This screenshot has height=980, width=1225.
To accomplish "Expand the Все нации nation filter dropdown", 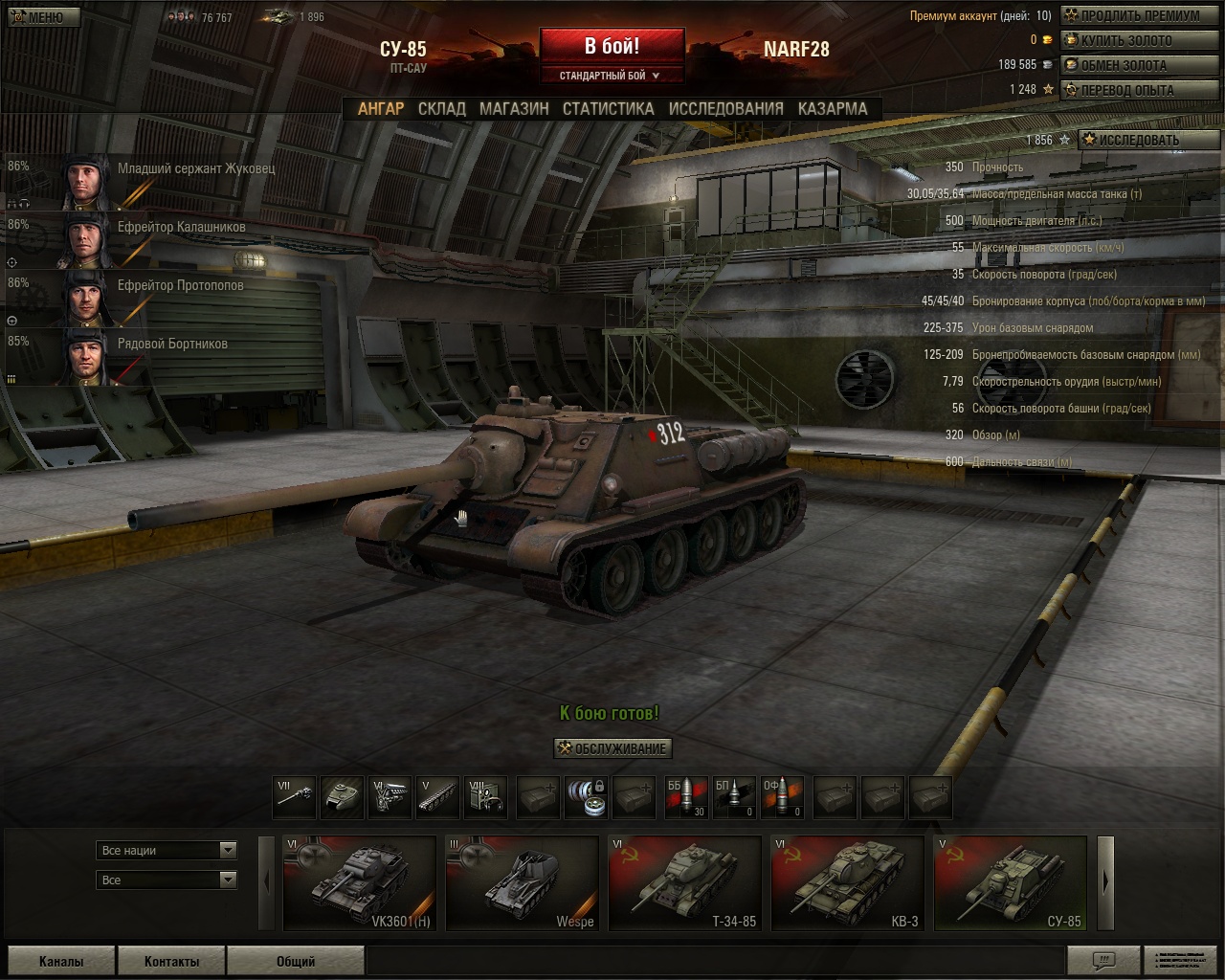I will (x=167, y=850).
